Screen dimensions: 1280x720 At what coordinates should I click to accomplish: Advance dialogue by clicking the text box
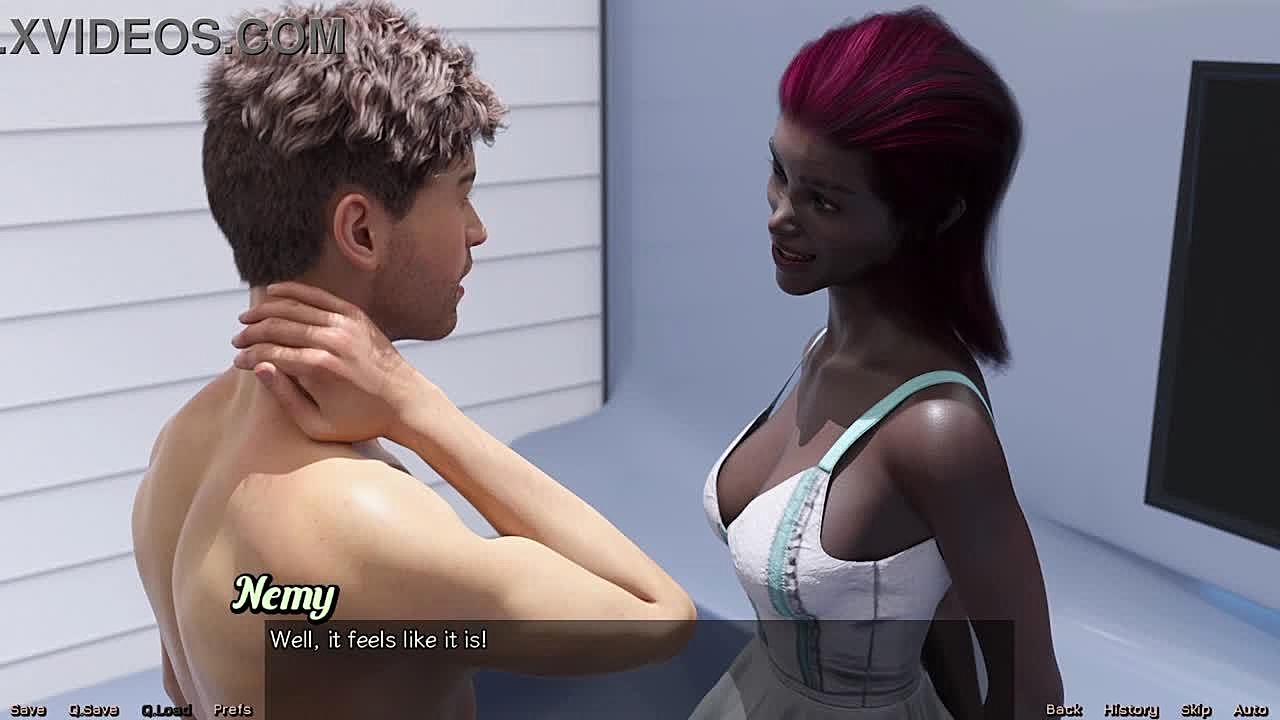pyautogui.click(x=640, y=660)
